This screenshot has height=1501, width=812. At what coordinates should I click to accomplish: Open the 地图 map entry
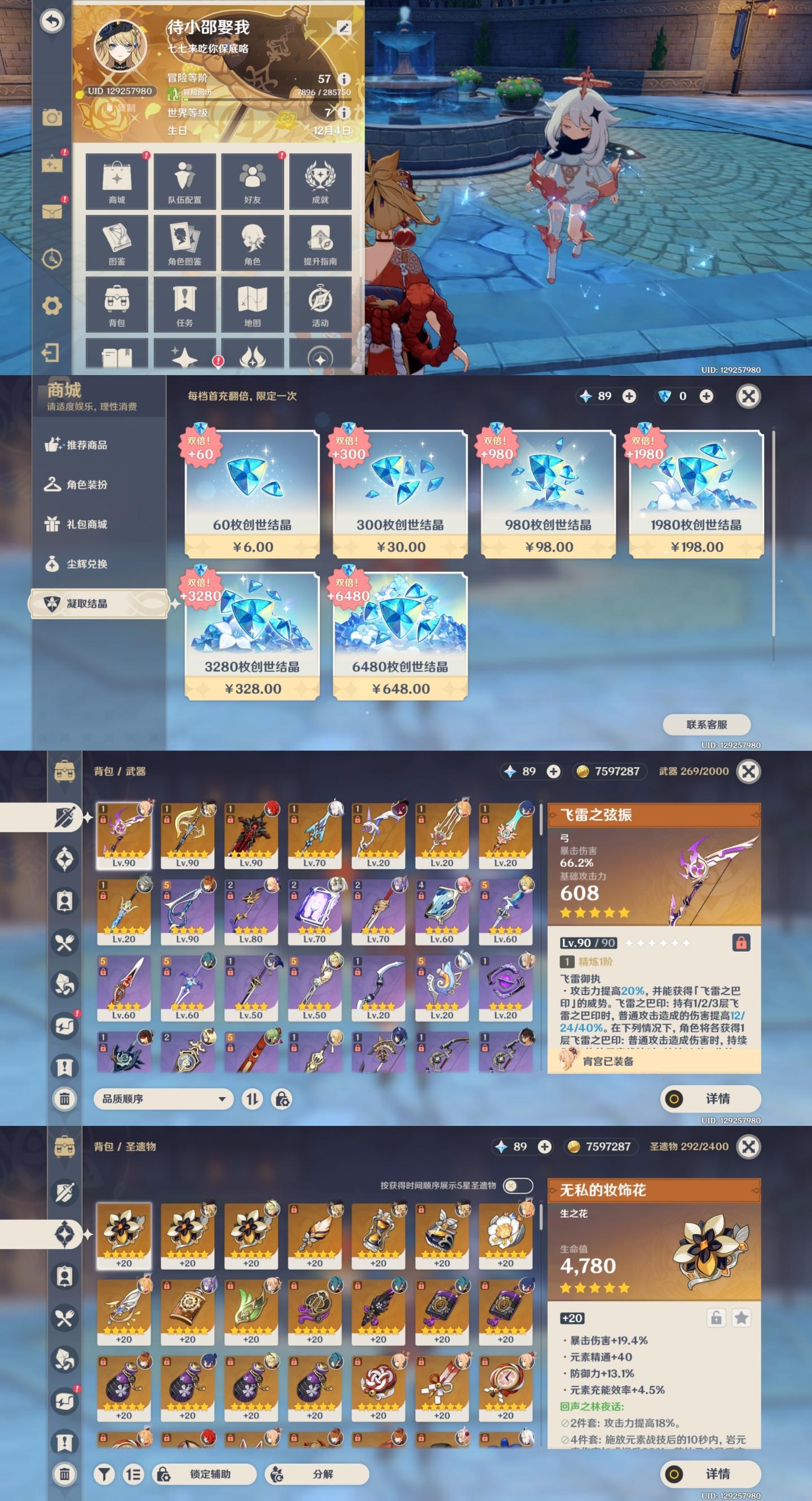[x=252, y=304]
